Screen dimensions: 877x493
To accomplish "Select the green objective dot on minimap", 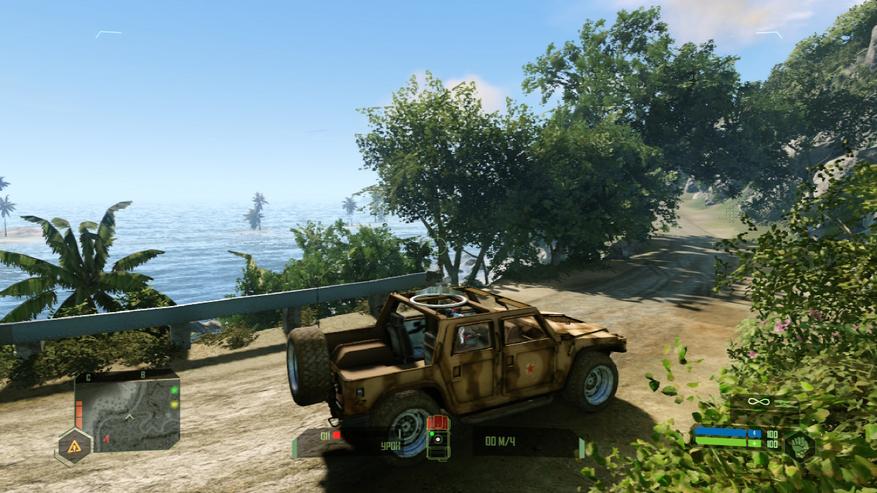I will (173, 390).
